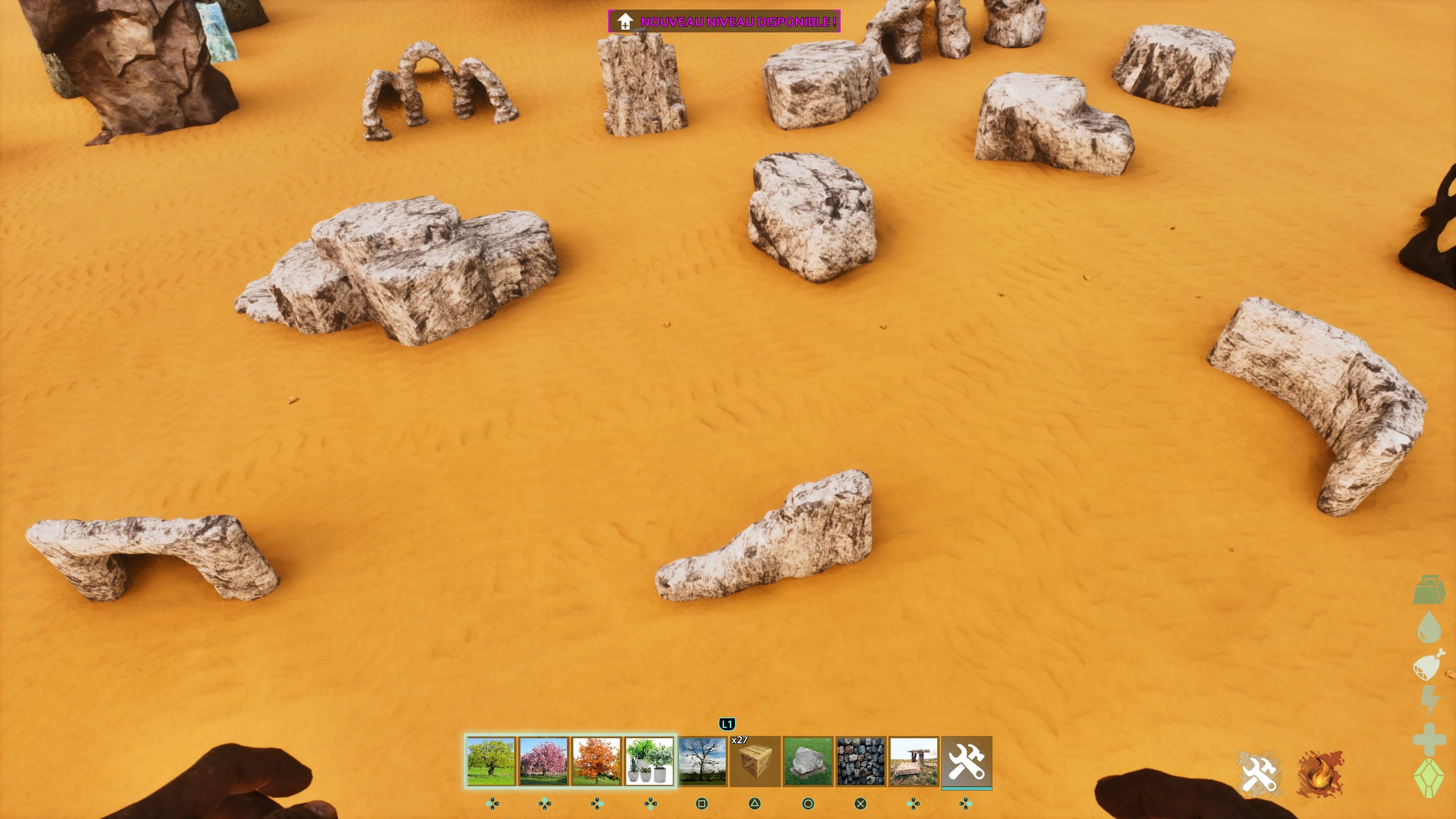Select the green leafy tree hotbar slot
This screenshot has height=819, width=1456.
pos(491,761)
